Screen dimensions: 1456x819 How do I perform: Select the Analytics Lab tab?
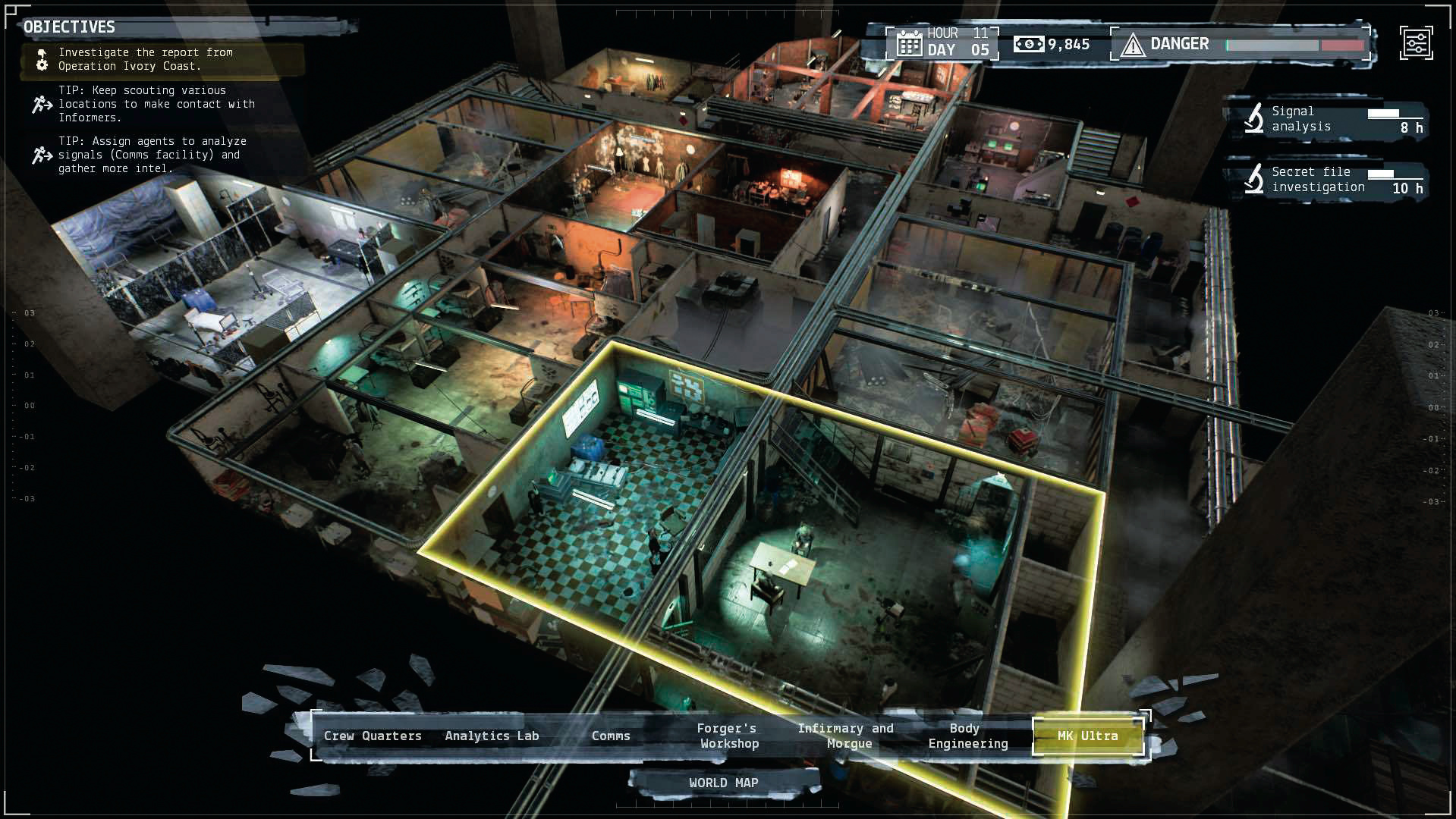(492, 736)
